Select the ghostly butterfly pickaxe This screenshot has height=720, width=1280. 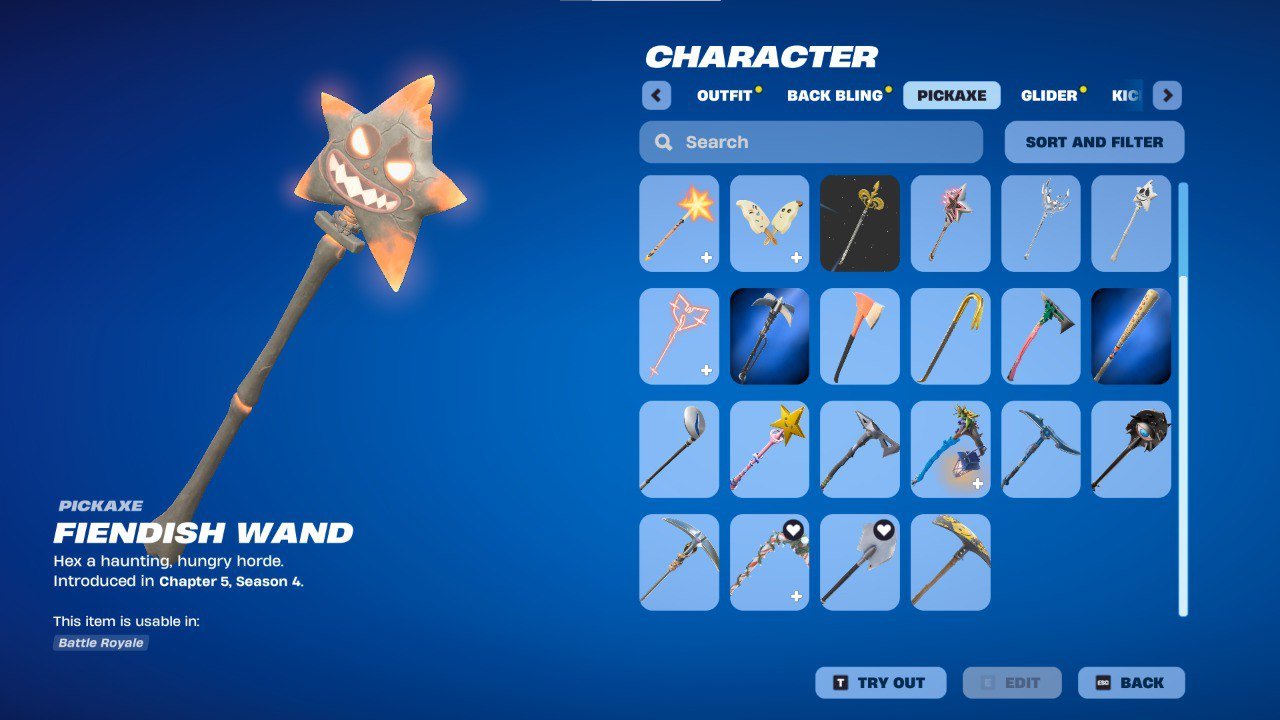click(768, 223)
